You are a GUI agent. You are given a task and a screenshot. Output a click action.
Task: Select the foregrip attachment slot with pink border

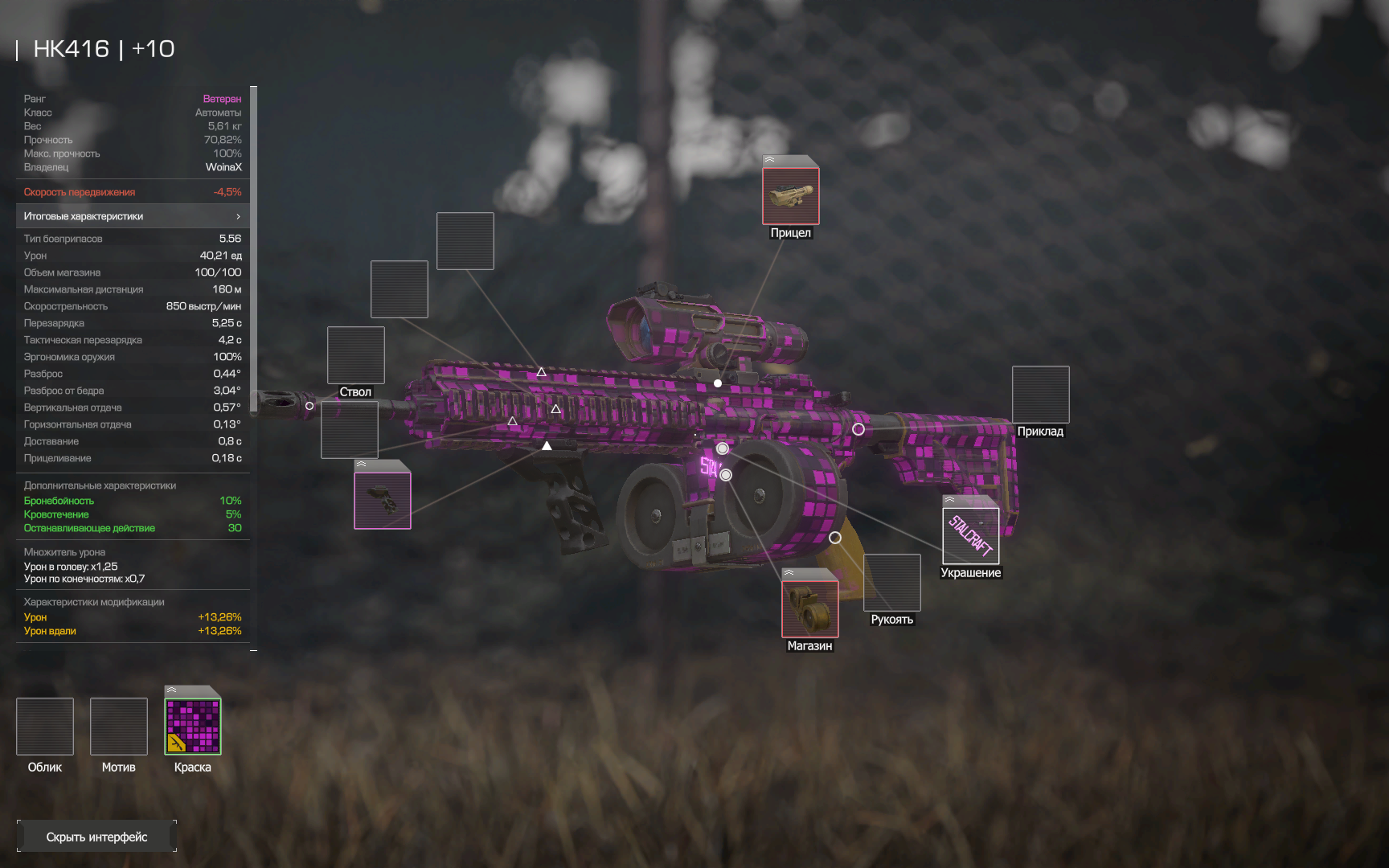click(x=383, y=500)
